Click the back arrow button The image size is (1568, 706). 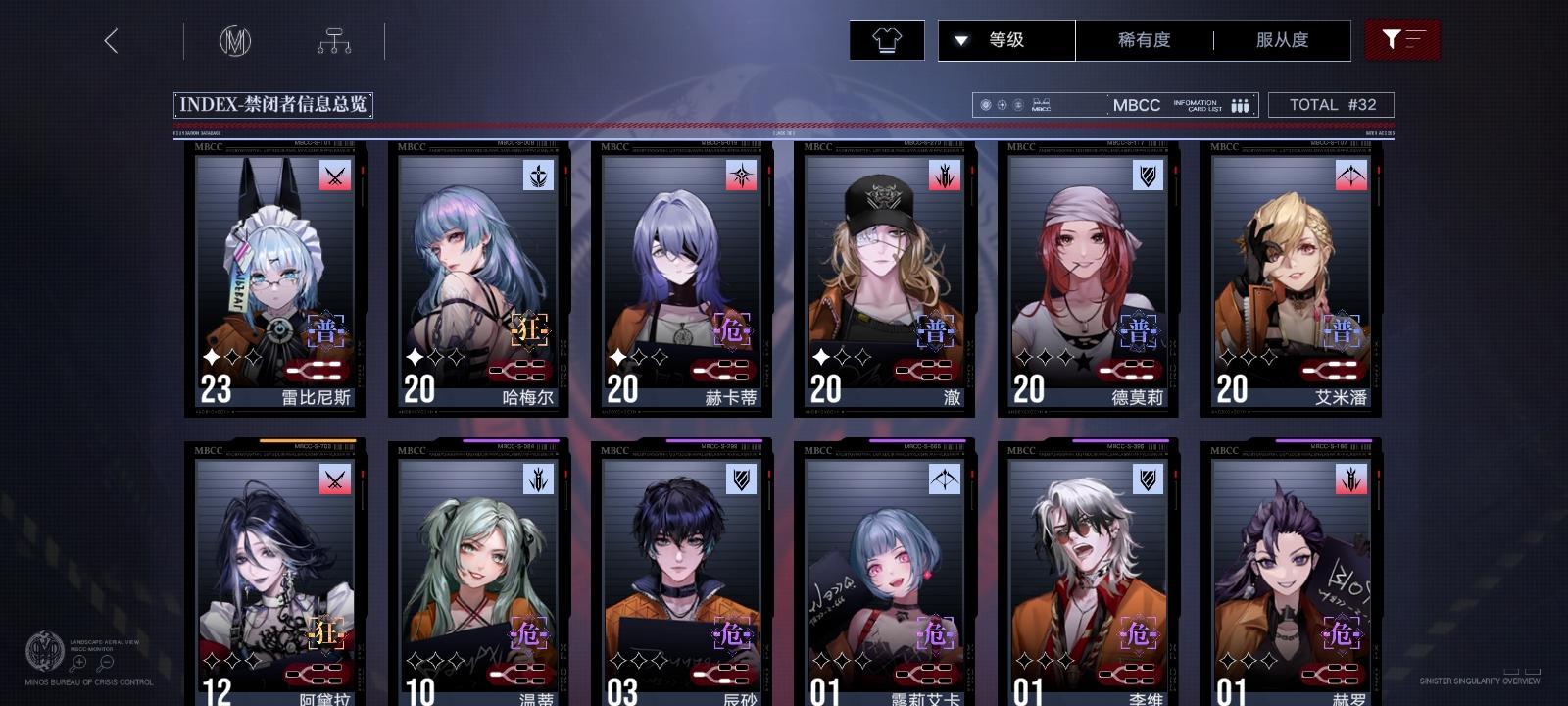(x=111, y=42)
